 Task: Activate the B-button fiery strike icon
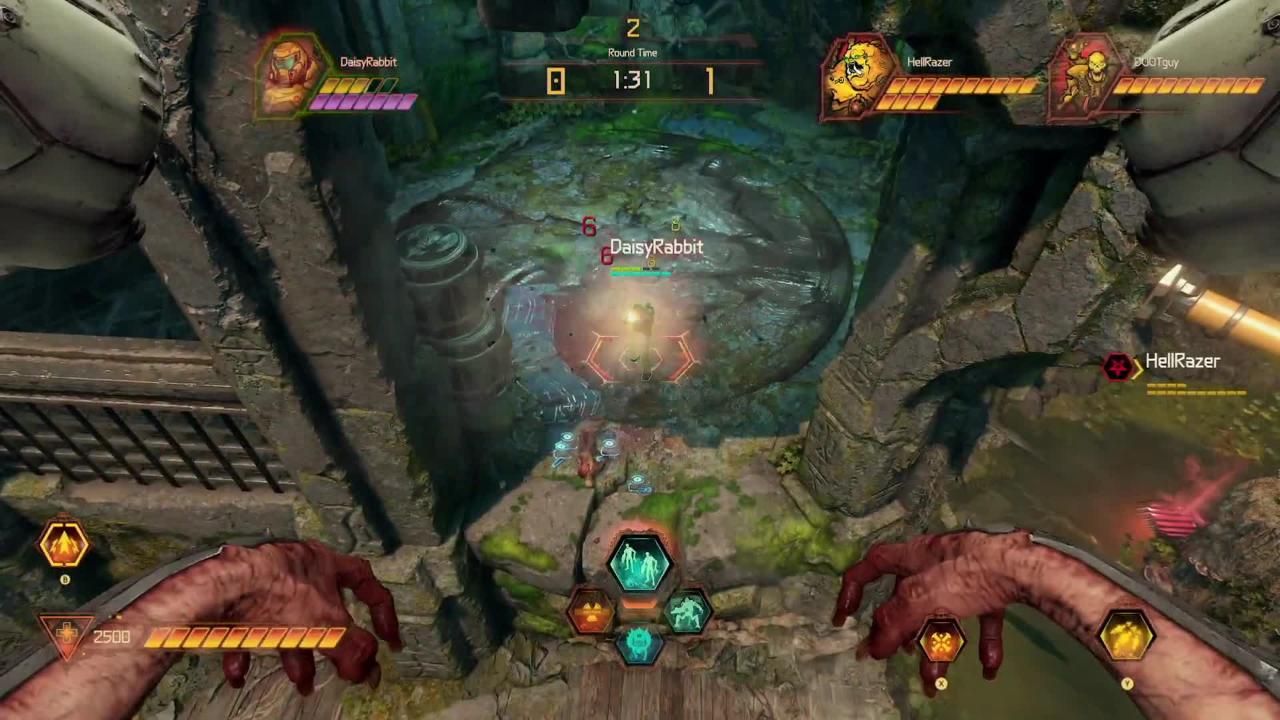(x=63, y=543)
